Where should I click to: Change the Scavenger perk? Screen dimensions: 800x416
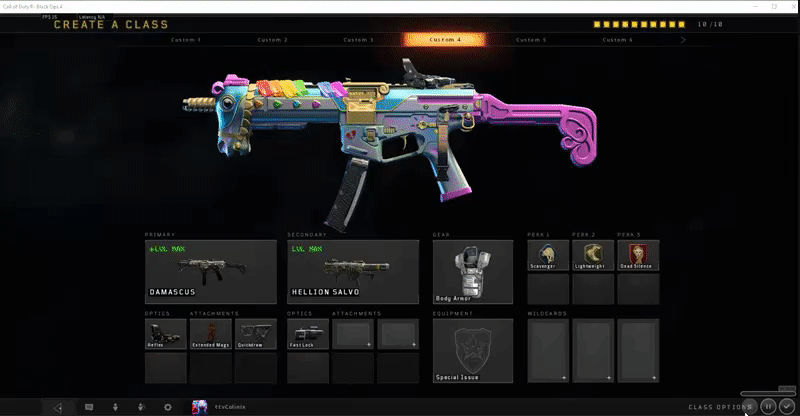click(x=547, y=255)
